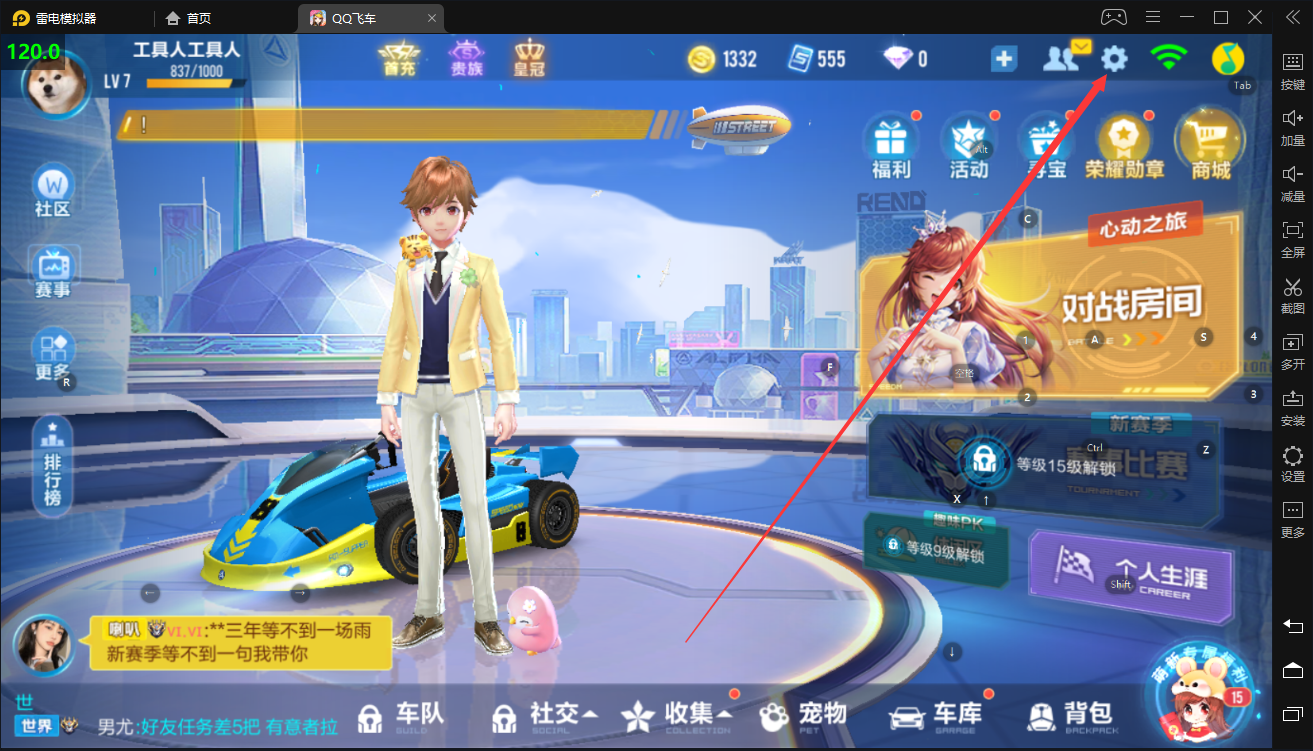This screenshot has height=751, width=1313.
Task: Open the 商城 shop cart icon
Action: click(1208, 146)
